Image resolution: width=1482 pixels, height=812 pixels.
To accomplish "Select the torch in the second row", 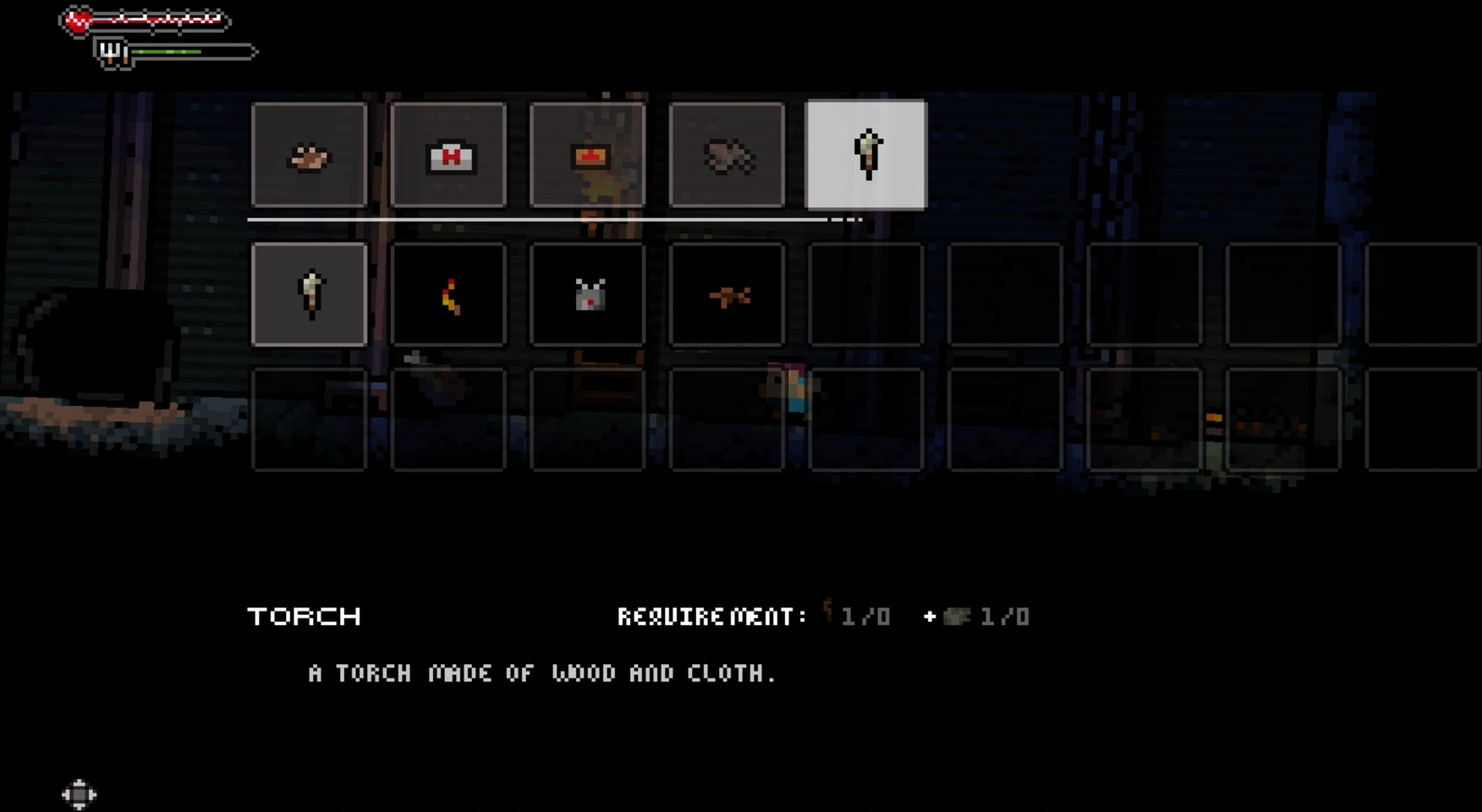I will (310, 294).
